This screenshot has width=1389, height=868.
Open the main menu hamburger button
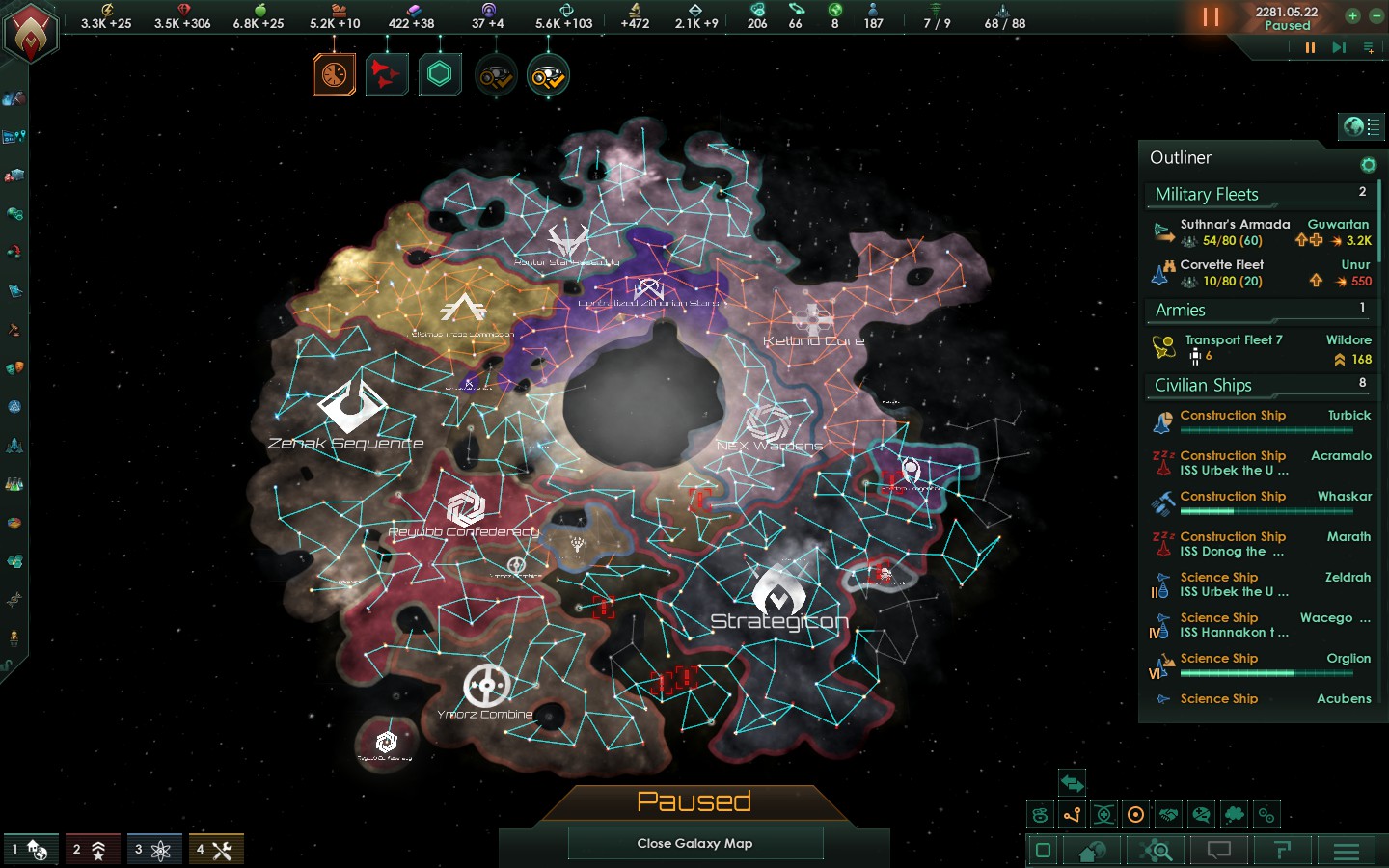click(1346, 851)
